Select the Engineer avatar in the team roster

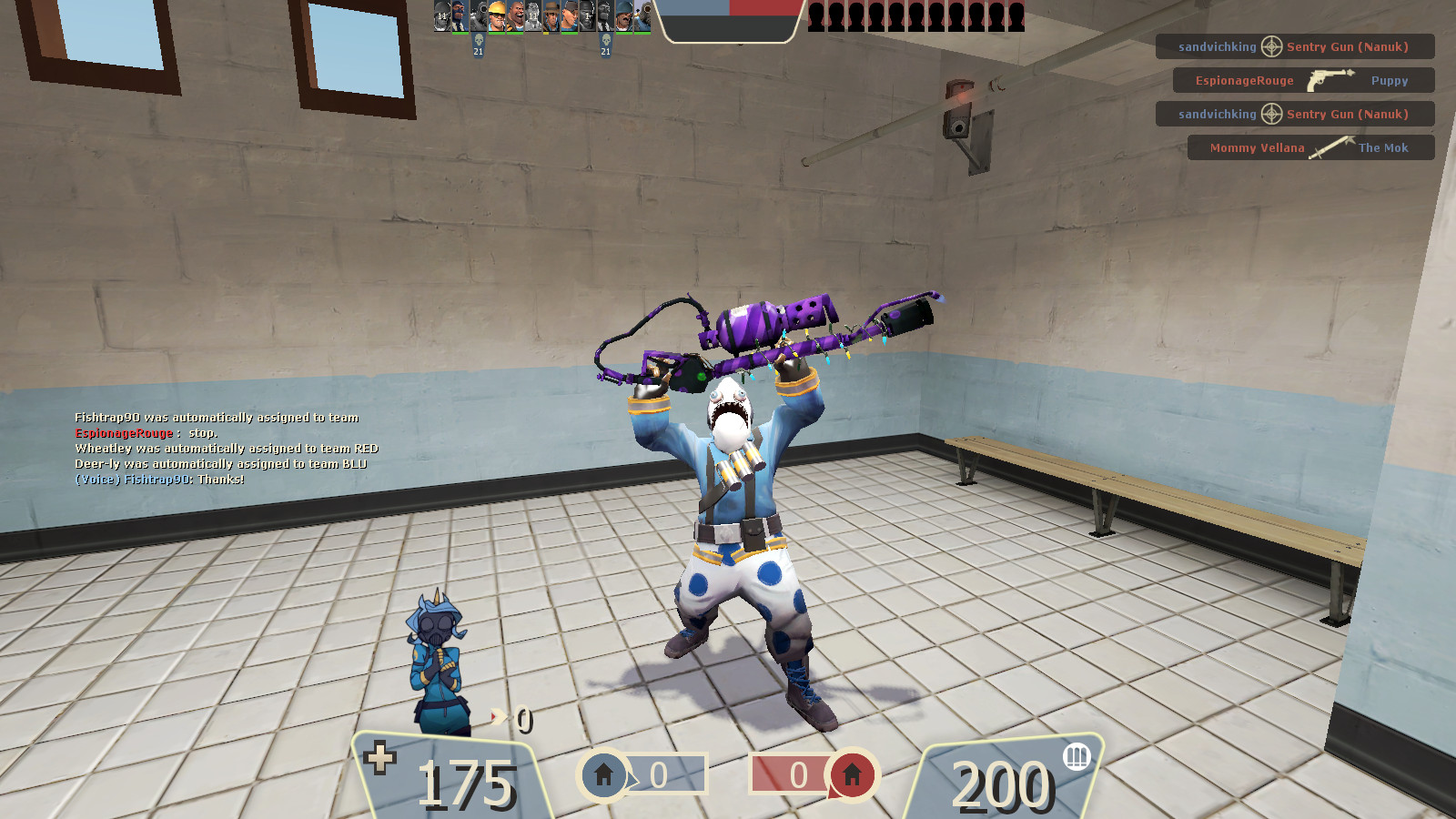click(497, 16)
